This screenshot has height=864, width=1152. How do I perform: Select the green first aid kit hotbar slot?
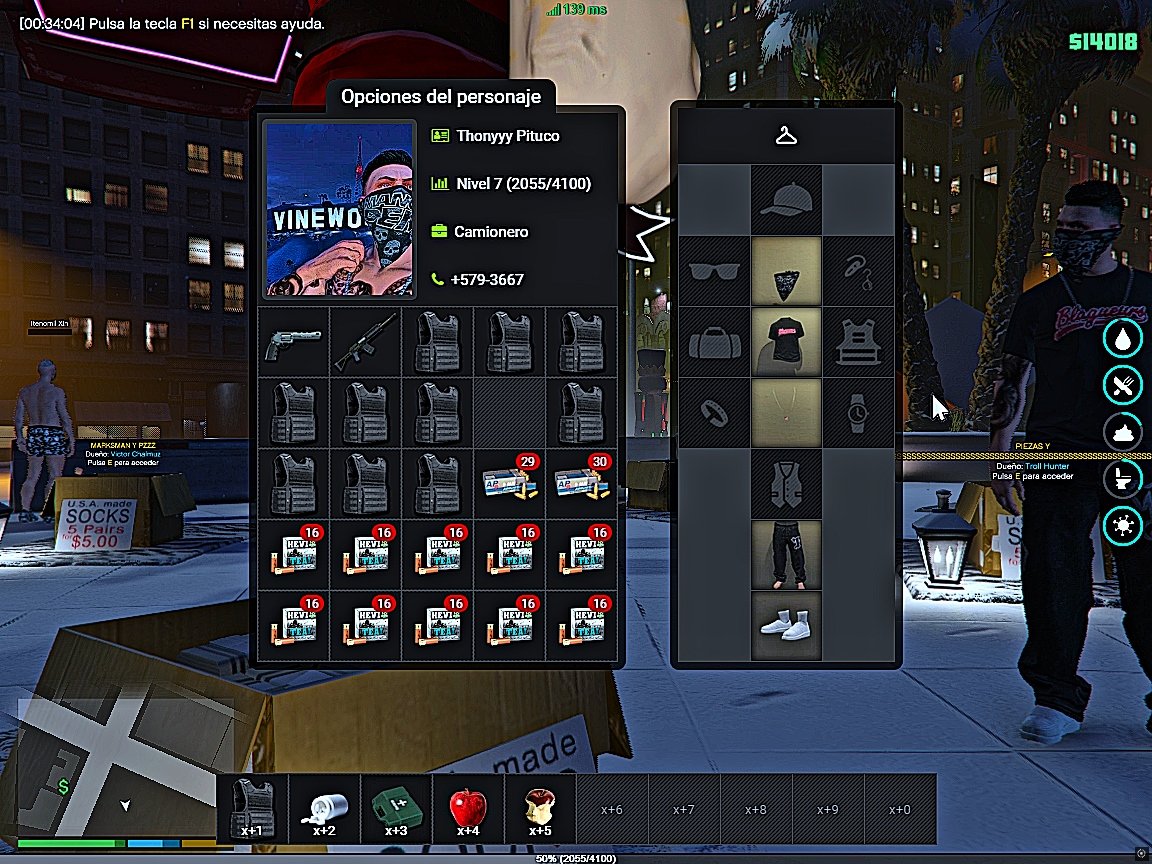(x=396, y=808)
